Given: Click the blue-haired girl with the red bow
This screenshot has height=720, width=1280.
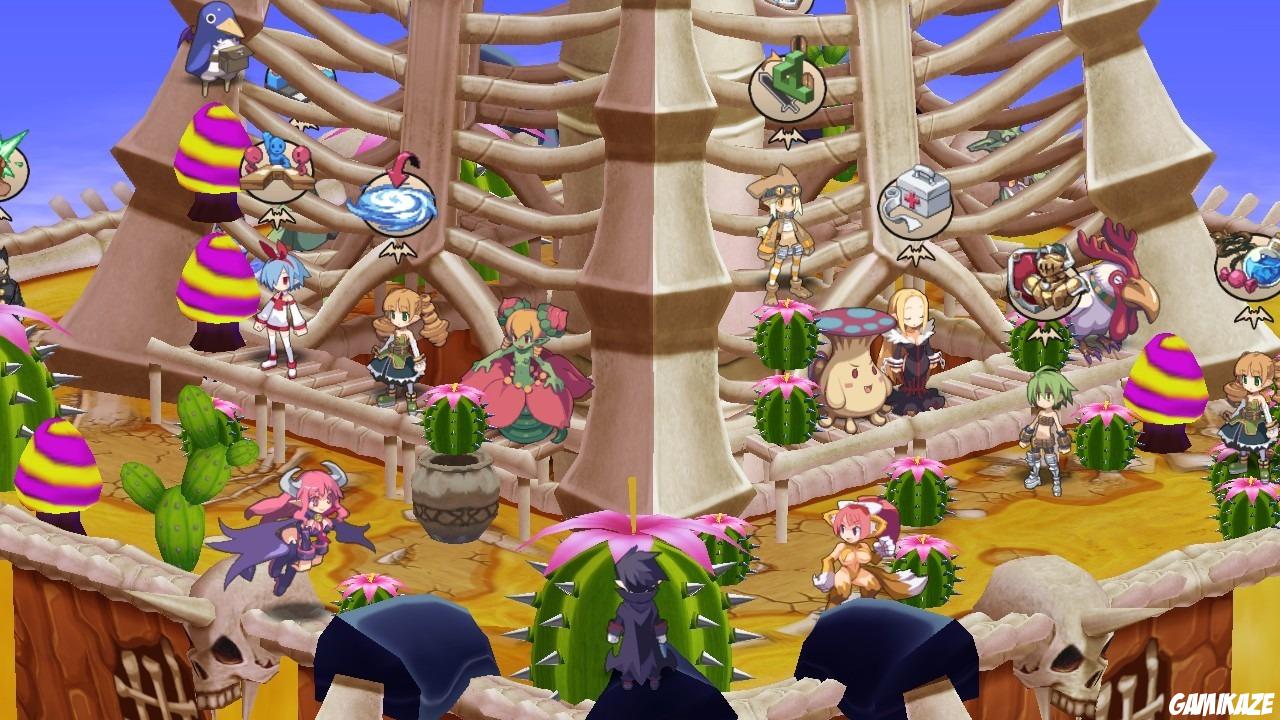Looking at the screenshot, I should [283, 310].
